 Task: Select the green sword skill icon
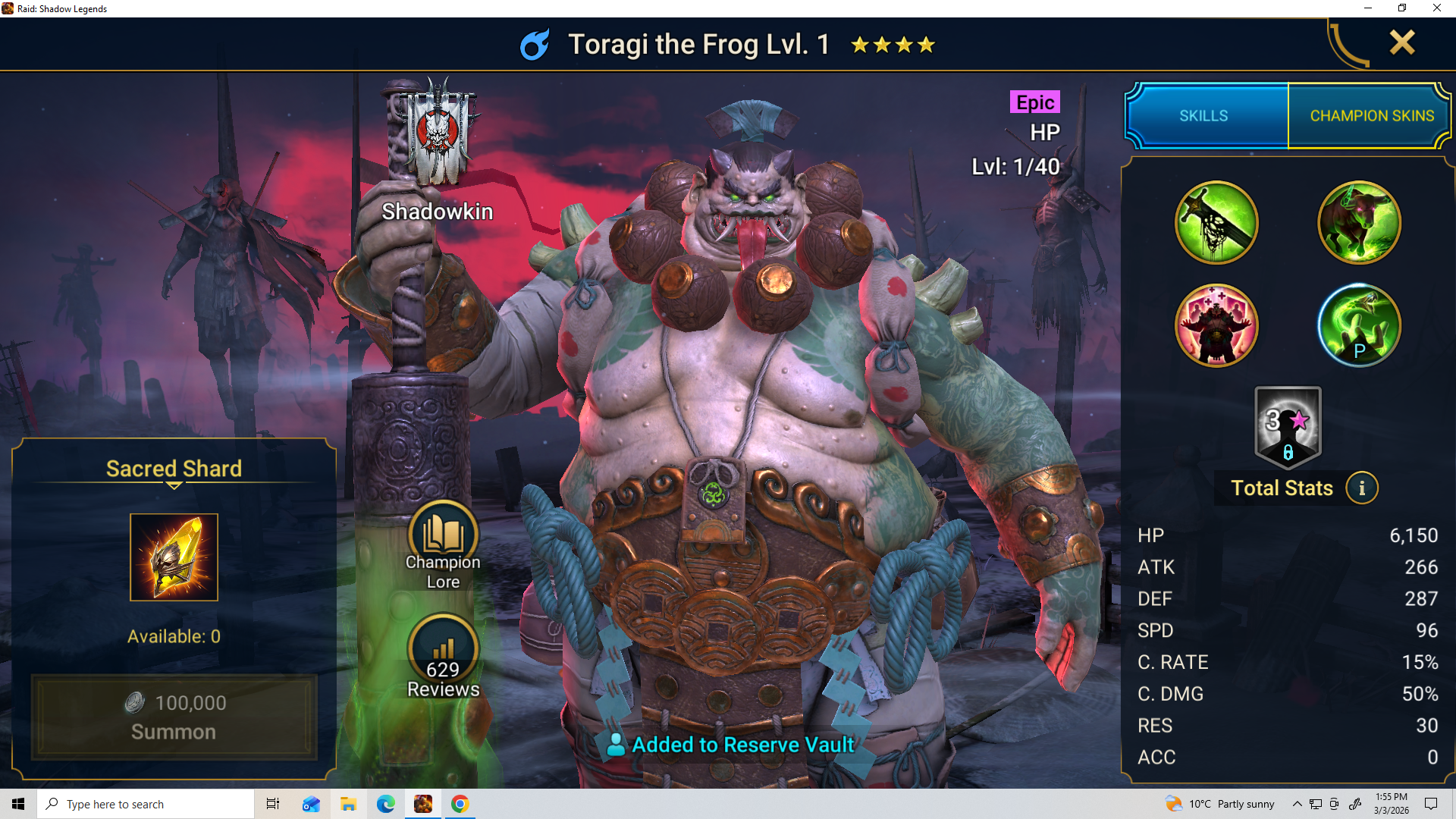click(1216, 223)
